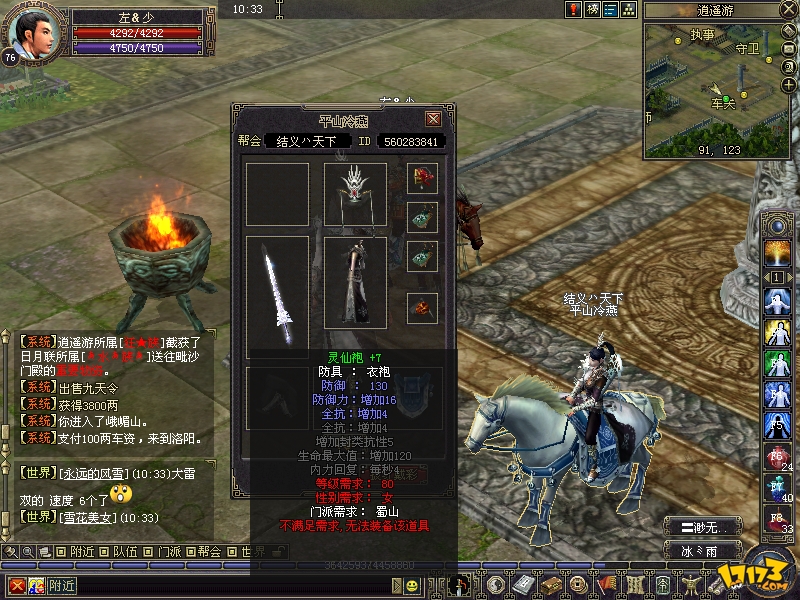
Task: Close the 平山冷燕 equipment window
Action: [433, 119]
